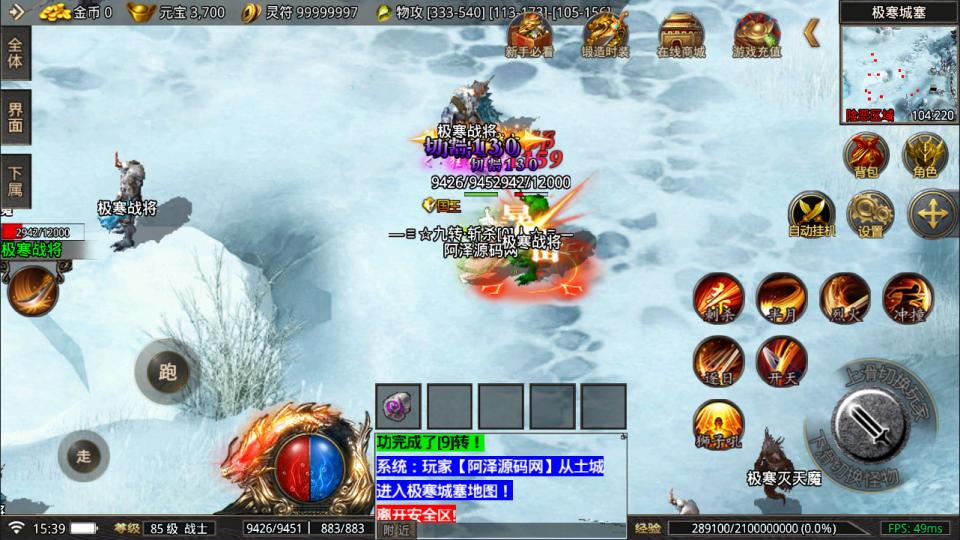Open the 背包 backpack
Viewport: 960px width, 540px height.
(865, 154)
